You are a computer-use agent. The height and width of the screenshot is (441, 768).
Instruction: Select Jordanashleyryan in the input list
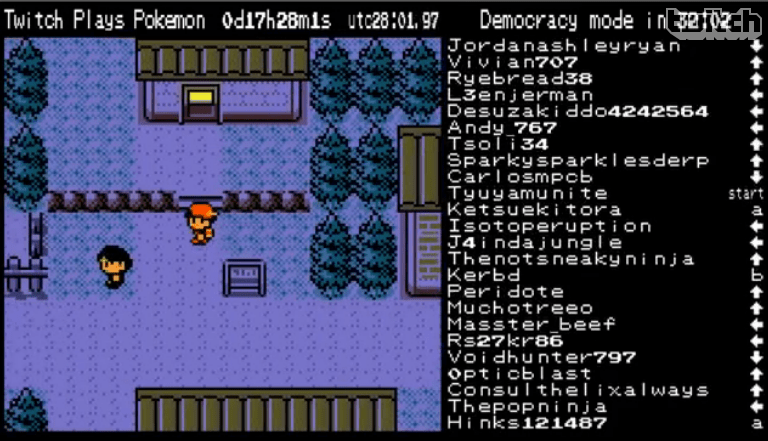tap(550, 46)
